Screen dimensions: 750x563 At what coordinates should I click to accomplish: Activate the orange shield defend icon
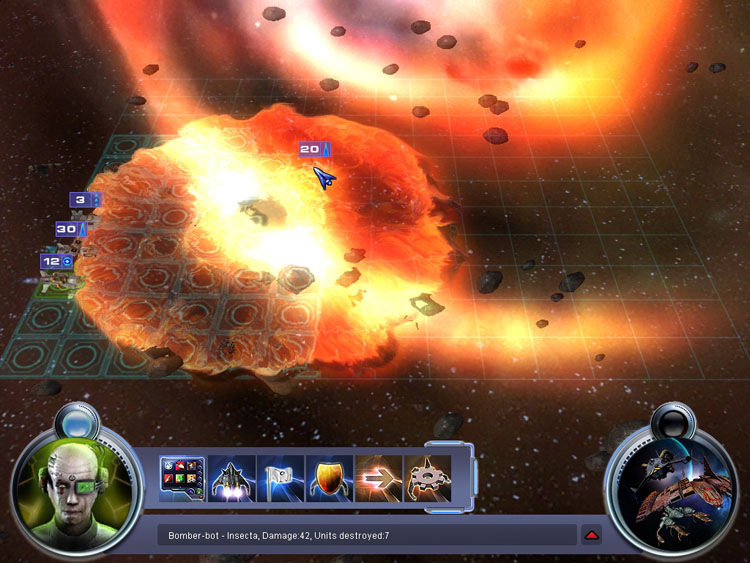[329, 478]
